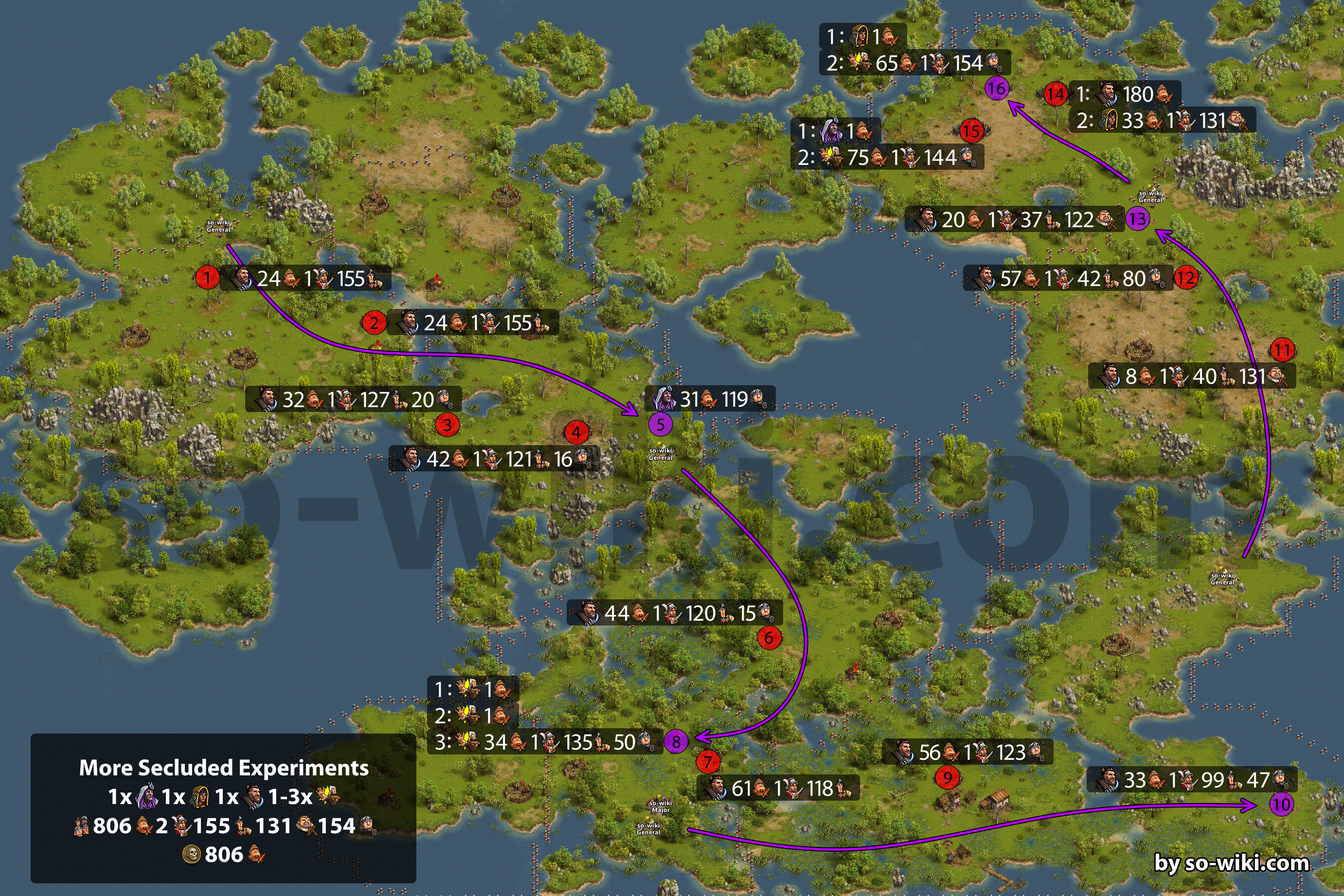Image resolution: width=1344 pixels, height=896 pixels.
Task: Choose red map marker 3
Action: coord(448,425)
